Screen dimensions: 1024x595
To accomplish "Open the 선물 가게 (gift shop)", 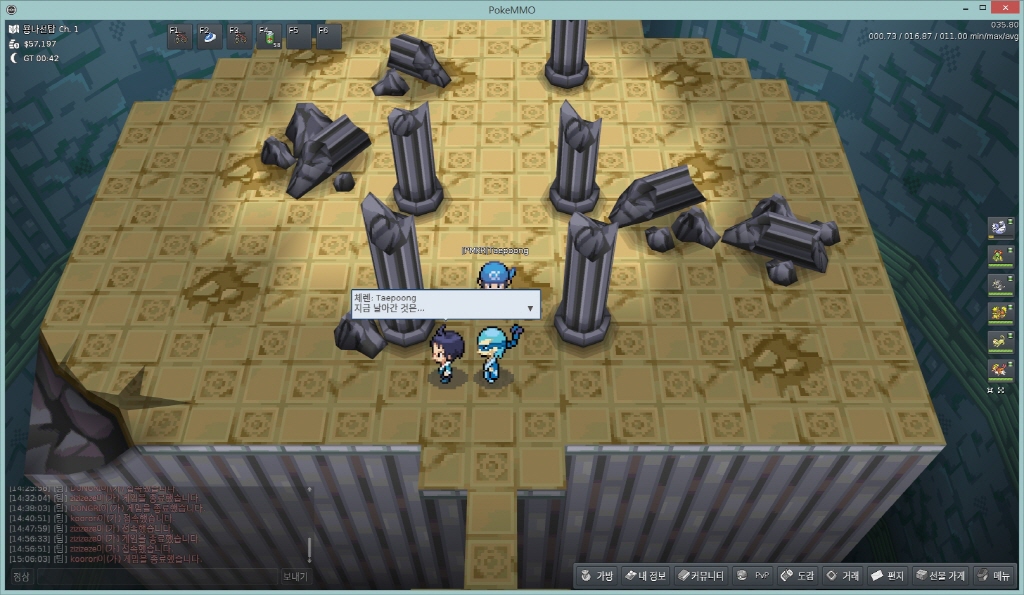I will click(940, 576).
